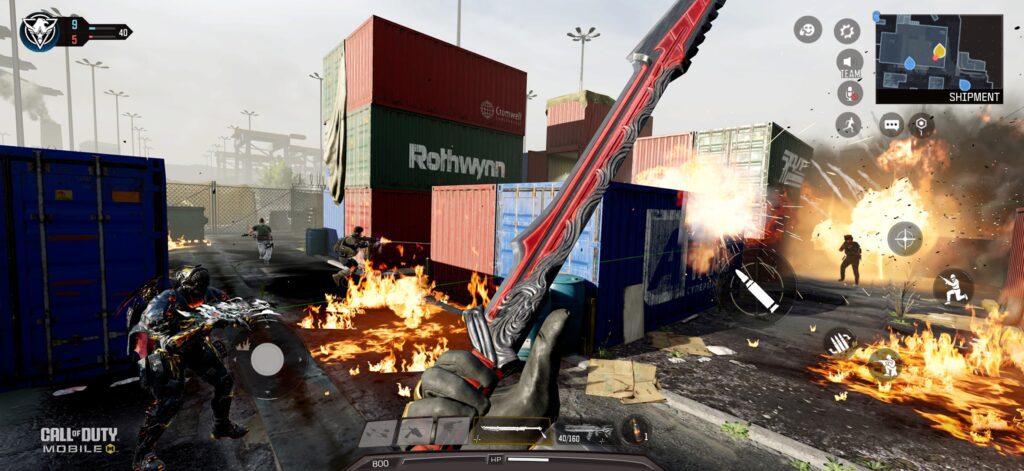Open the emote and spray wheel
Screen dimensions: 1024x471
808,30
